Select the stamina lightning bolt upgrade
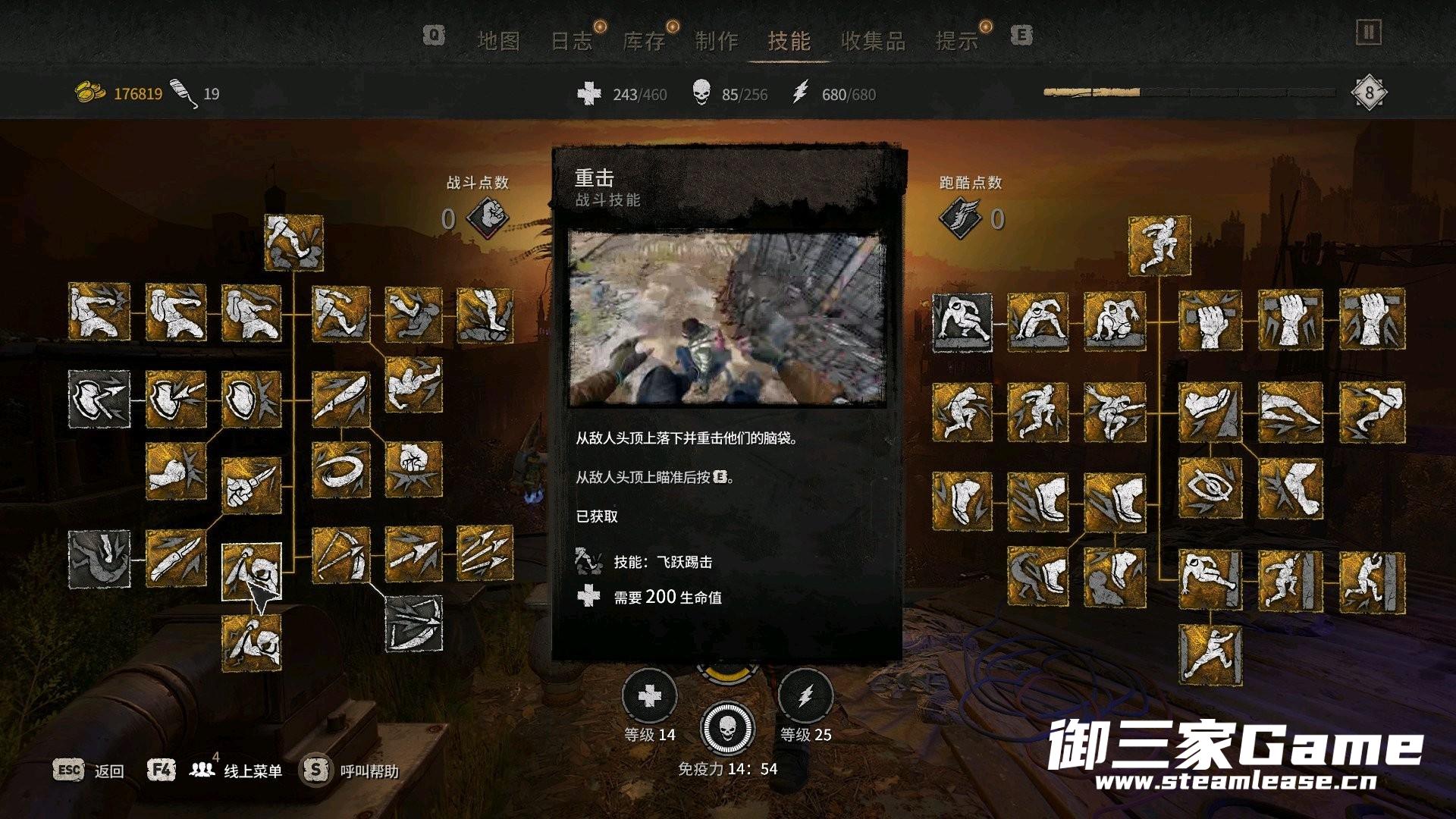 coord(805,696)
